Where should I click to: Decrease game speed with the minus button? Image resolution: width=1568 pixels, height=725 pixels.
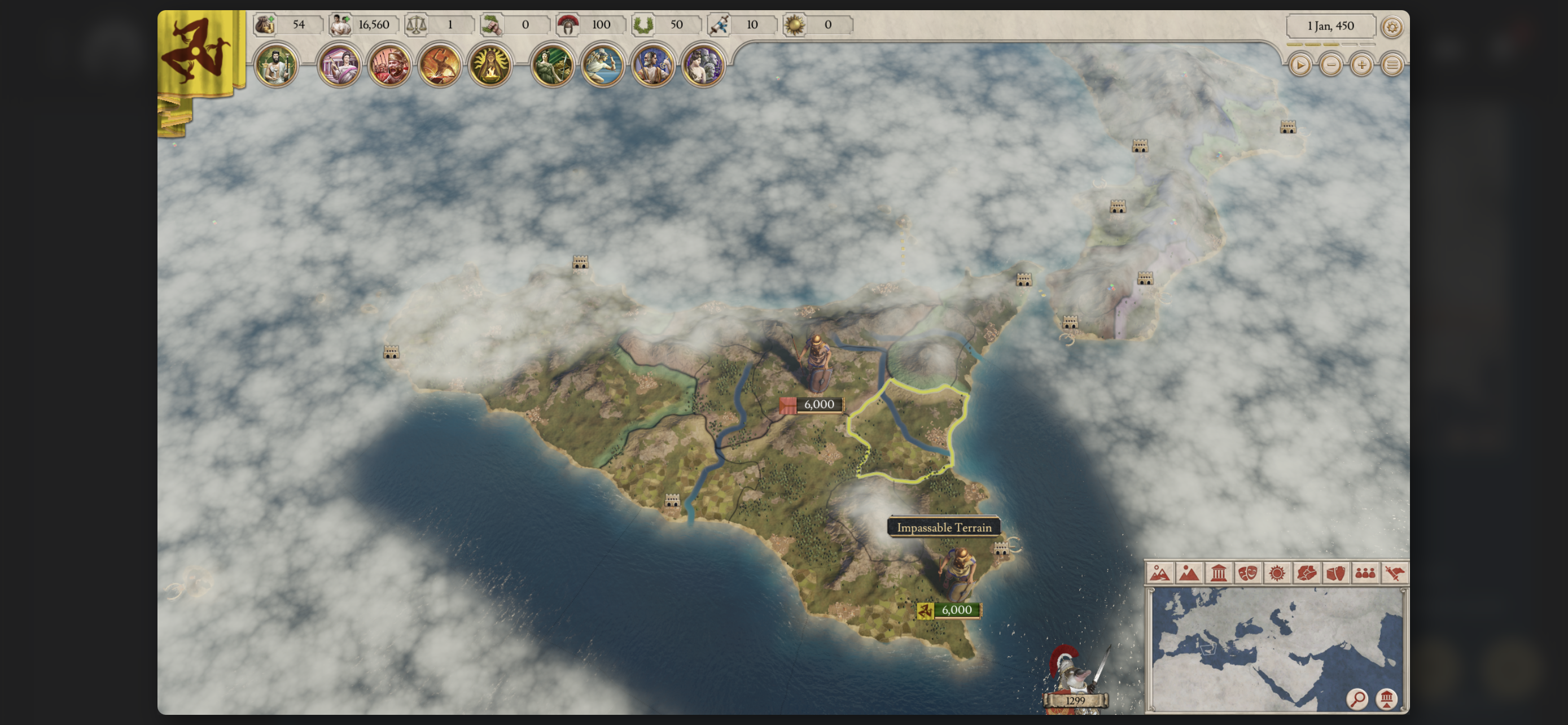tap(1330, 65)
